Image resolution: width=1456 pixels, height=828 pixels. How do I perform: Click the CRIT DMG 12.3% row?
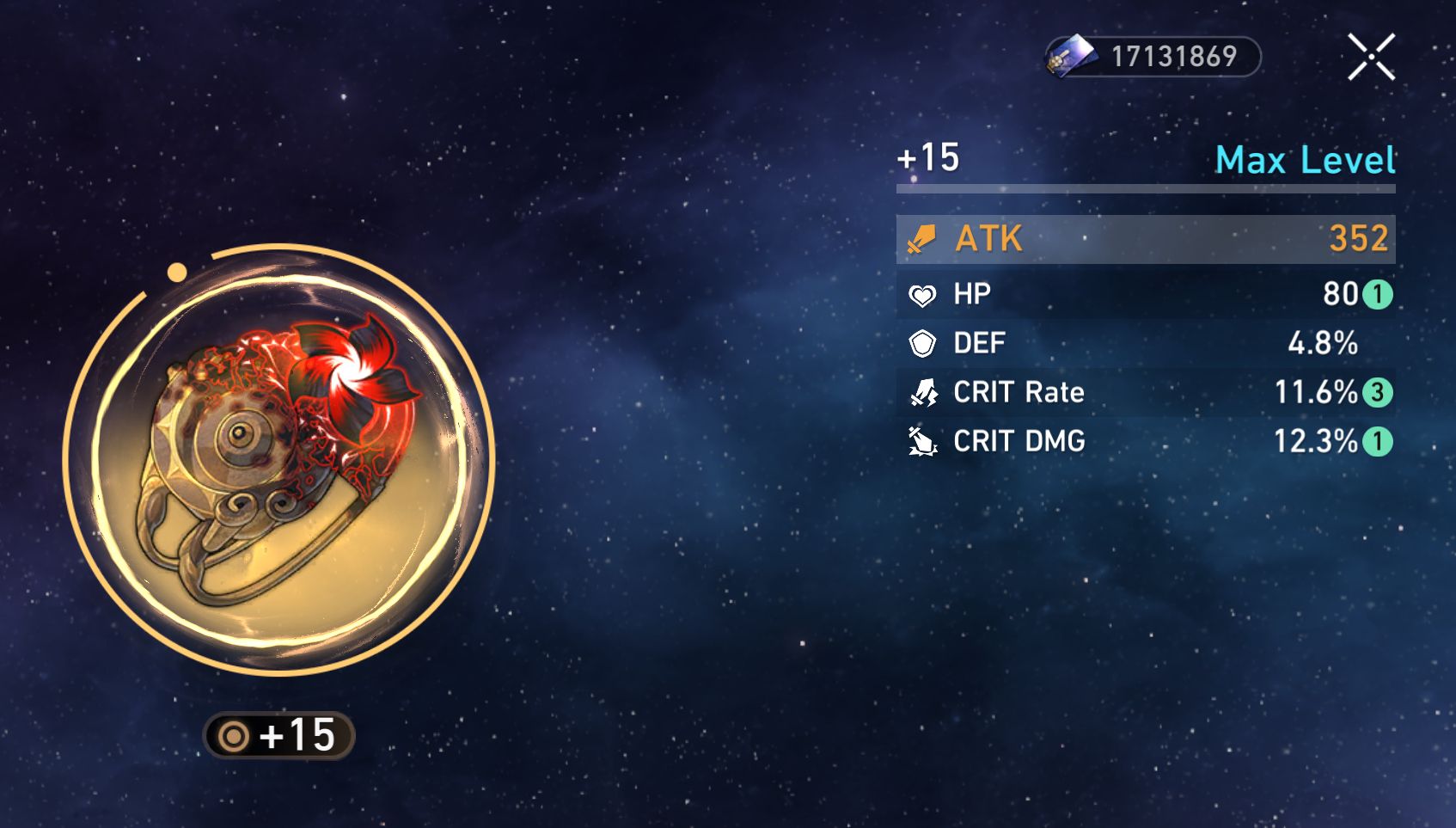pos(1143,441)
